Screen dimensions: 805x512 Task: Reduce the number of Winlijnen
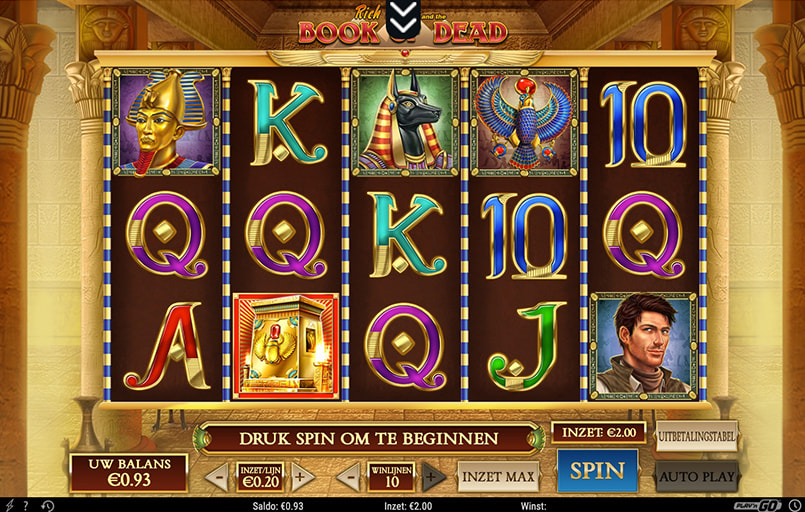pyautogui.click(x=347, y=476)
